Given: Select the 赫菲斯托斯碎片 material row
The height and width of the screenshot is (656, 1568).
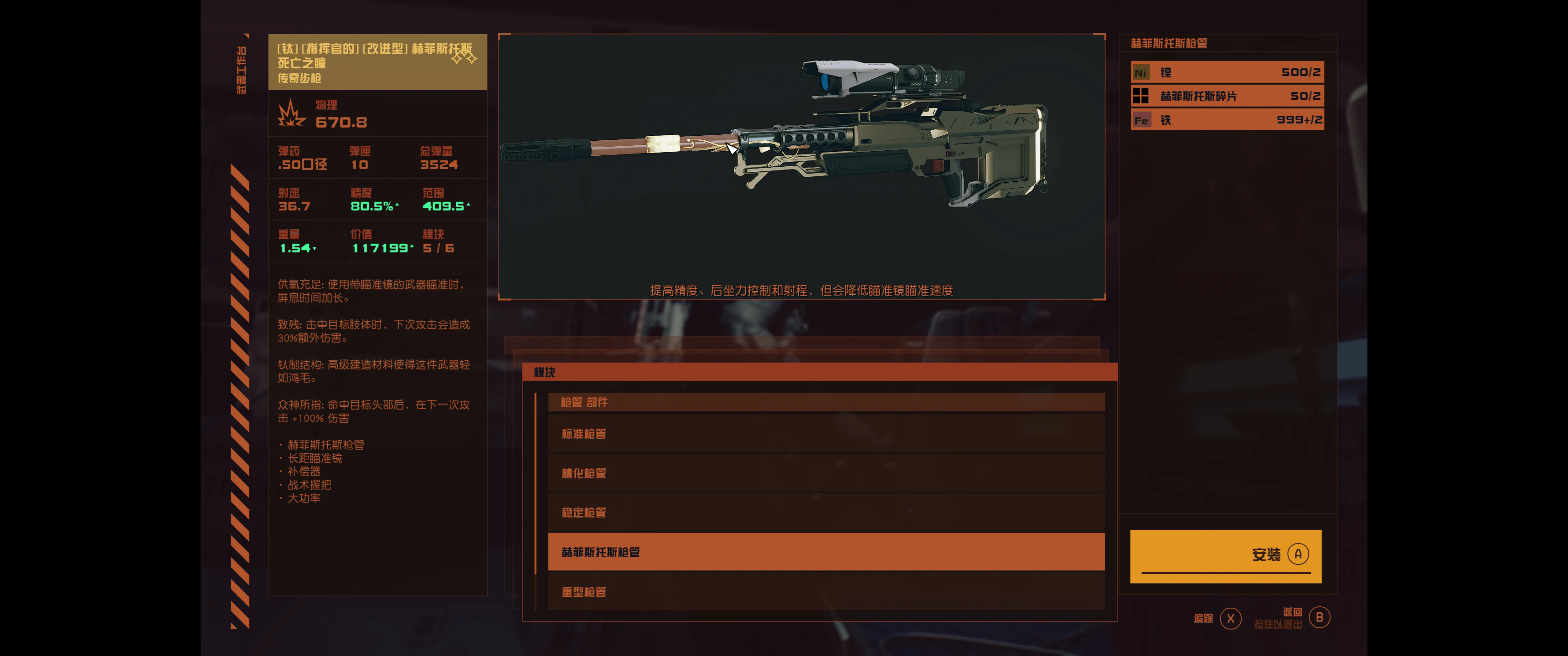Looking at the screenshot, I should [x=1227, y=96].
